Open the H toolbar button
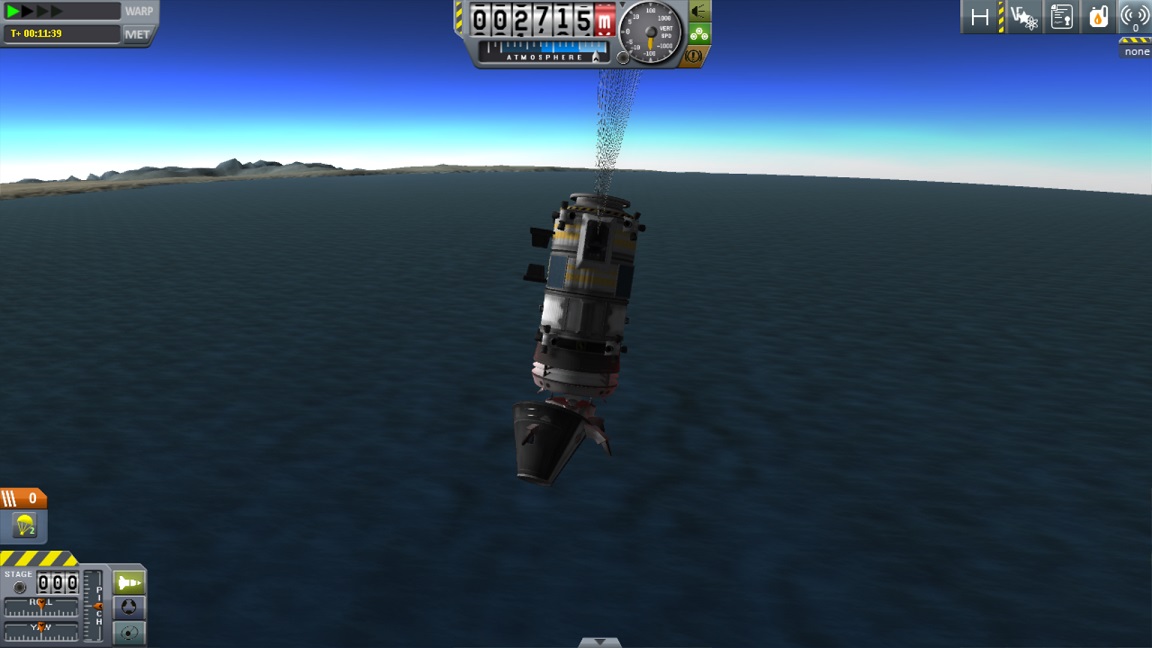 (980, 17)
